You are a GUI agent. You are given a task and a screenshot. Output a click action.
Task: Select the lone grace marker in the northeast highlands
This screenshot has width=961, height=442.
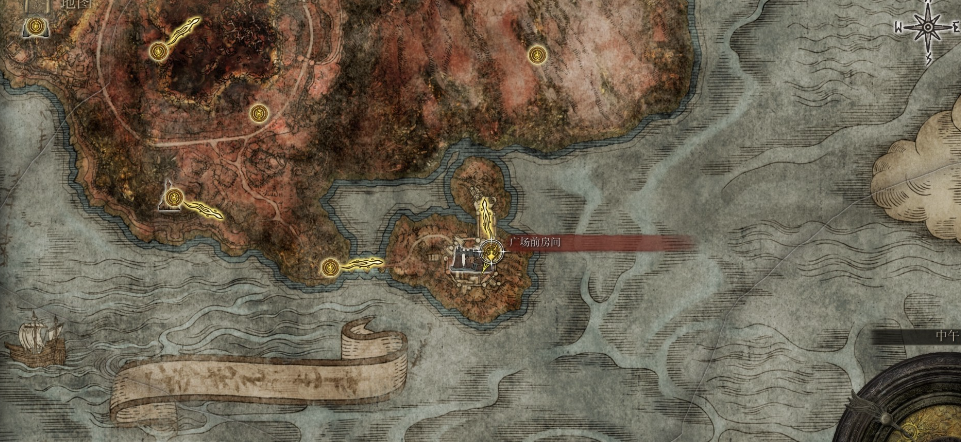[537, 54]
